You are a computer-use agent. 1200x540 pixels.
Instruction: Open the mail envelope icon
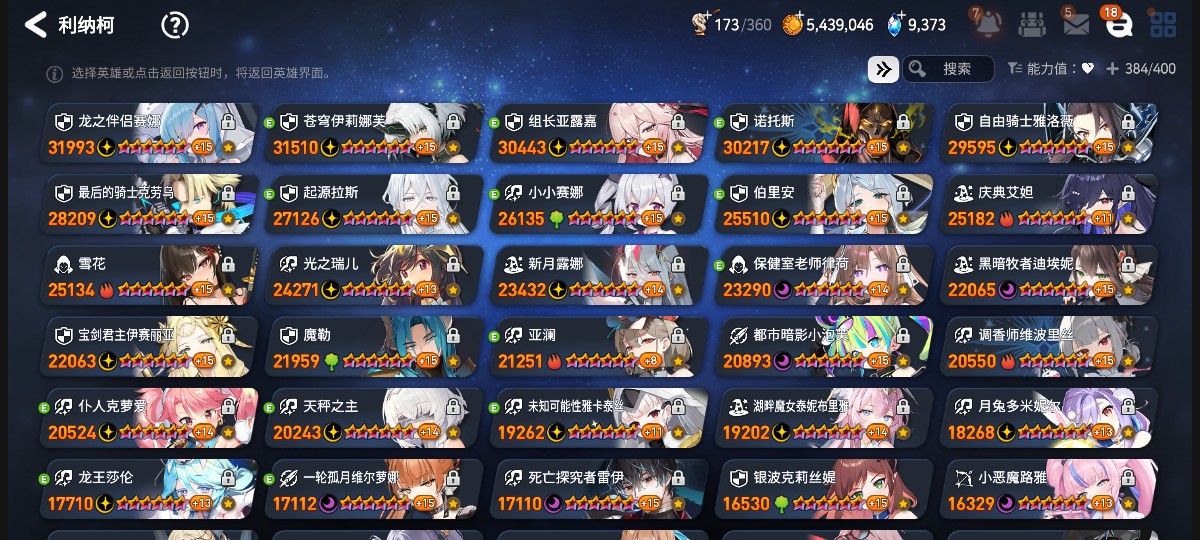[x=1076, y=25]
